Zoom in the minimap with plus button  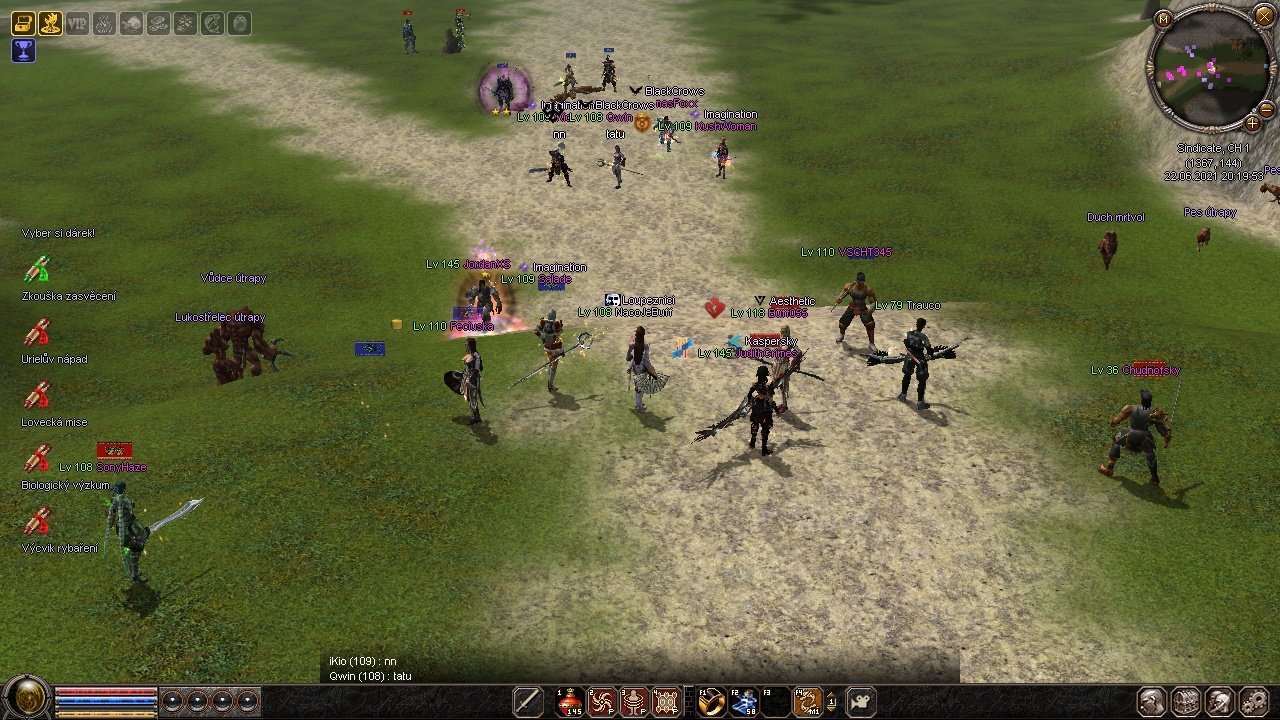coord(1252,123)
